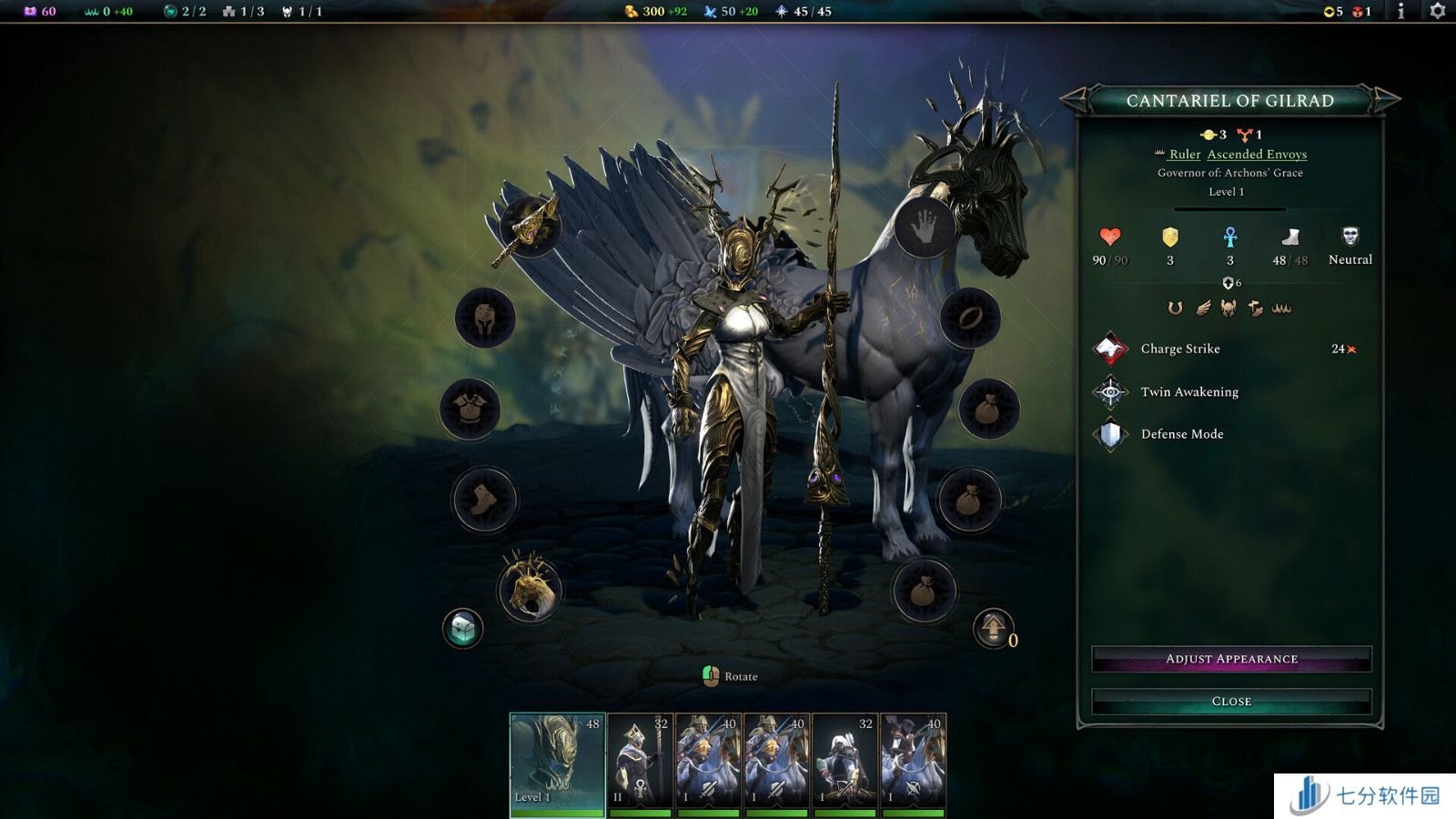1456x819 pixels.
Task: Select the boots equipment slot
Action: click(x=484, y=499)
